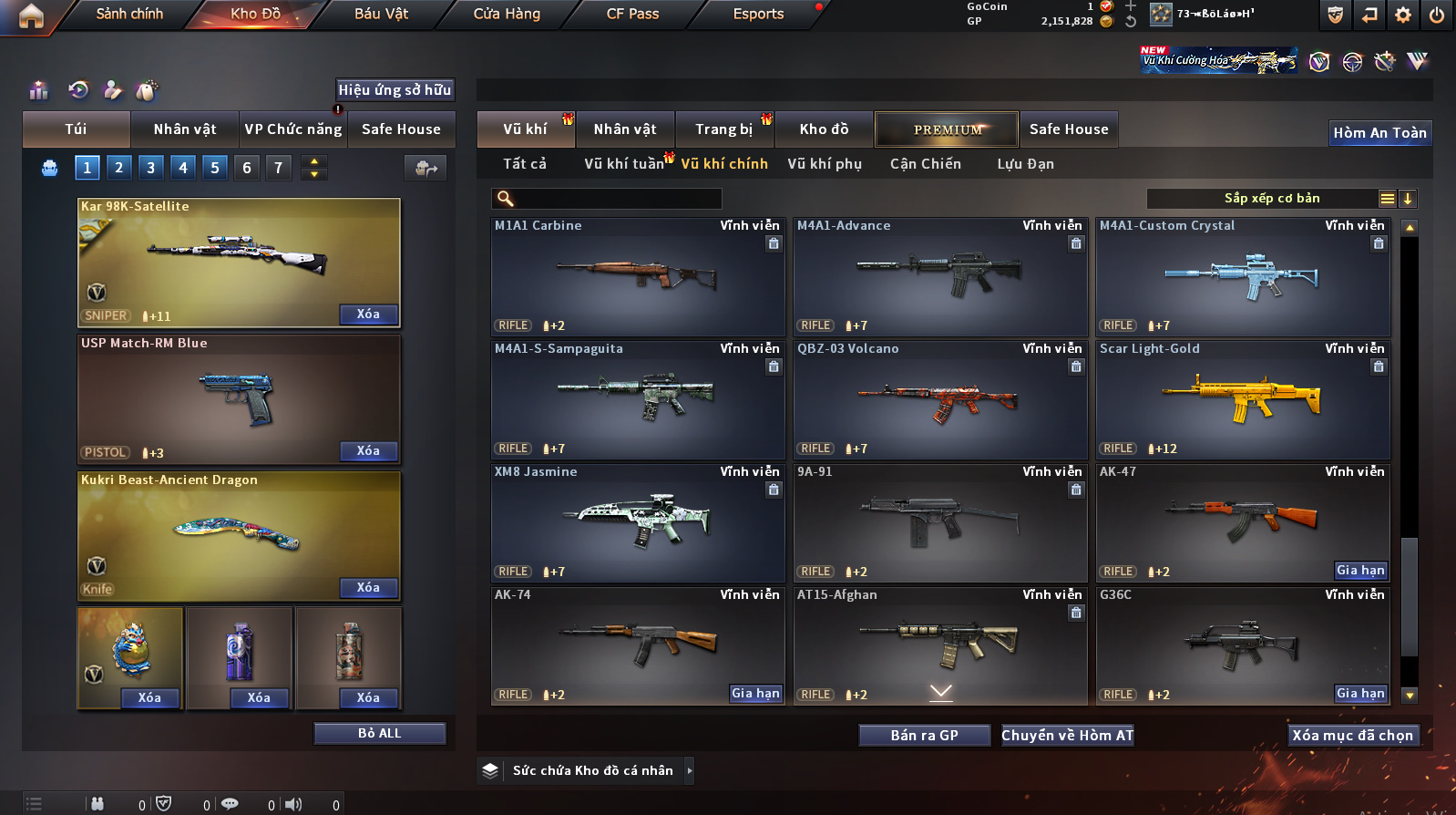Focus the weapon search field

617,199
